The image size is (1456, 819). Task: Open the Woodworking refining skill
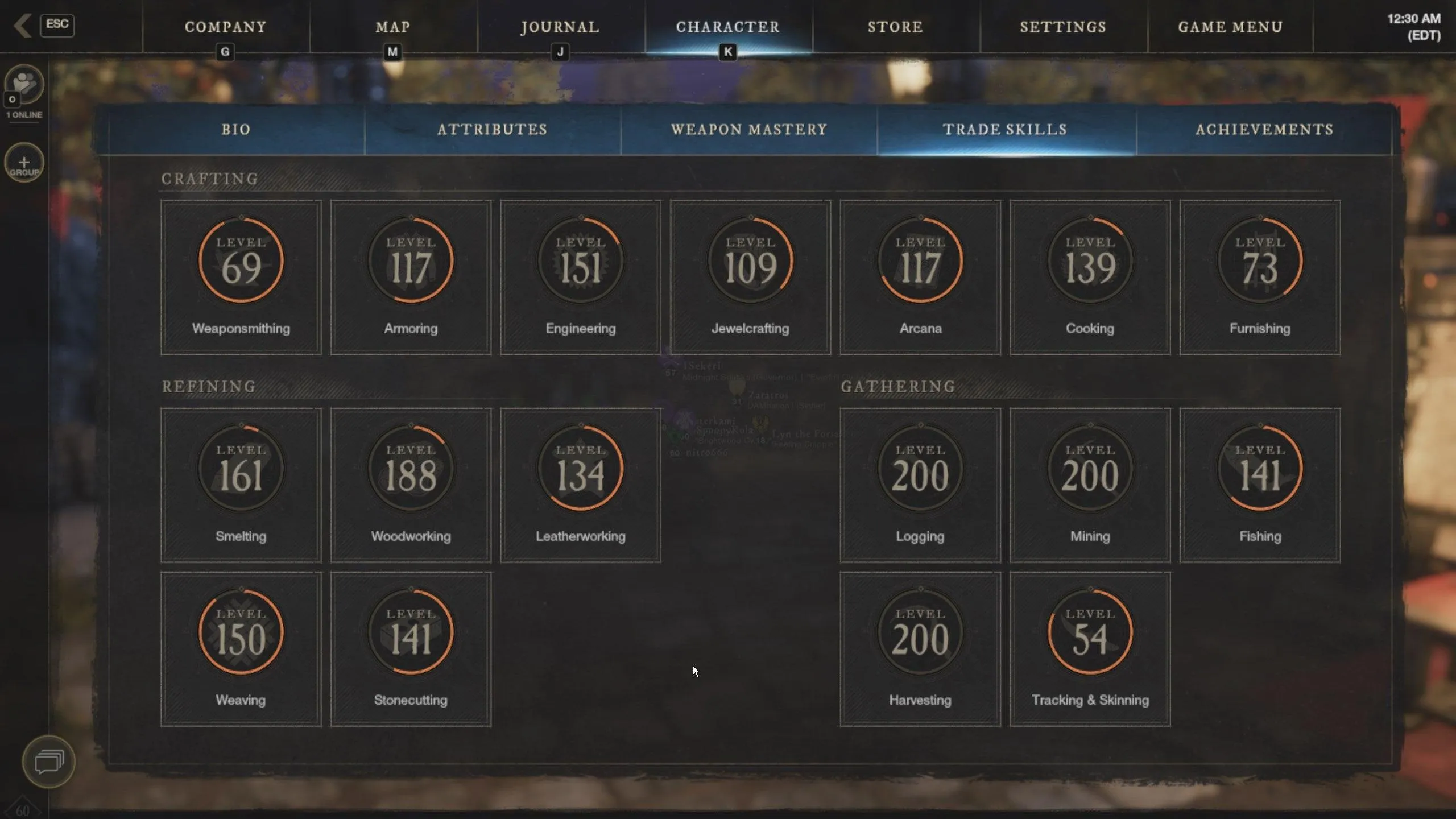(x=411, y=485)
